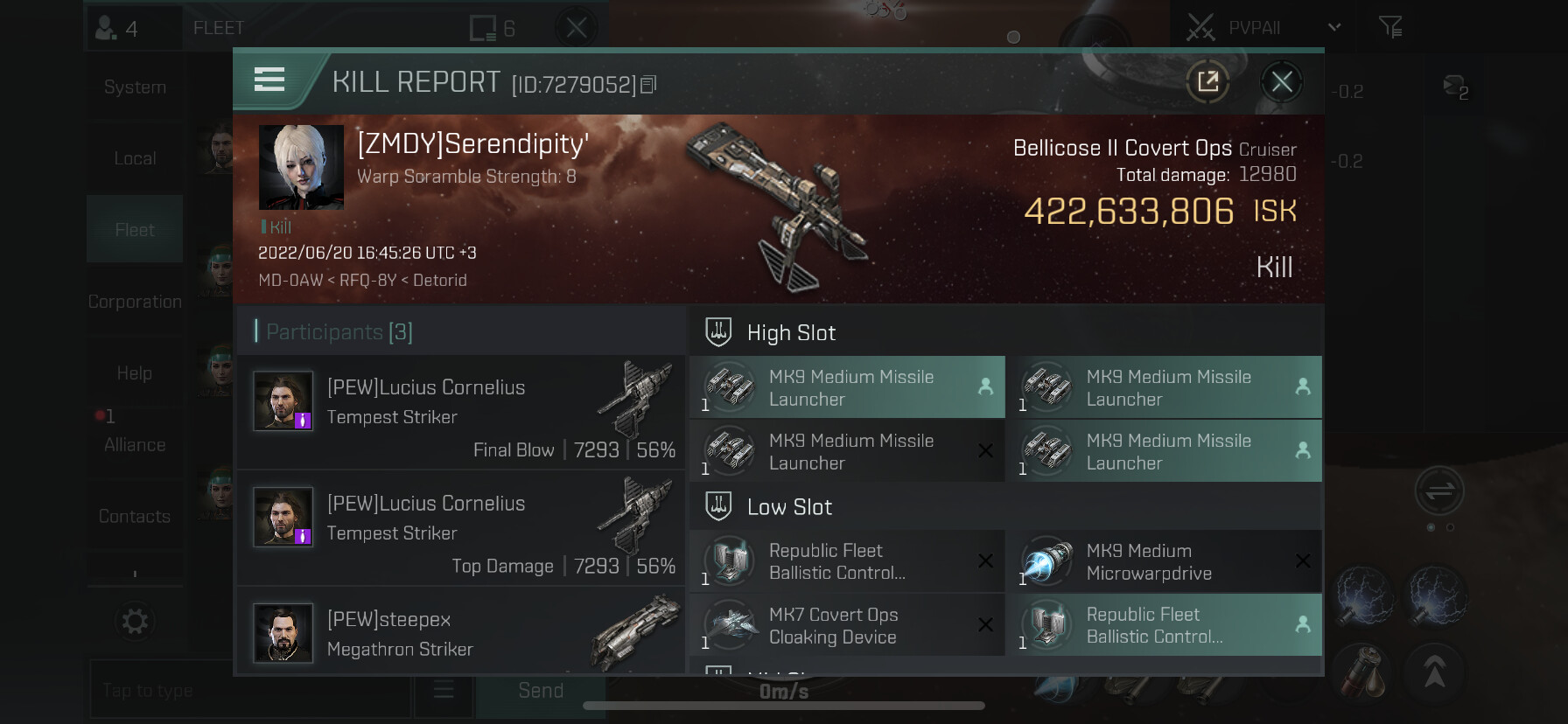
Task: Switch to the System chat tab
Action: pyautogui.click(x=135, y=87)
